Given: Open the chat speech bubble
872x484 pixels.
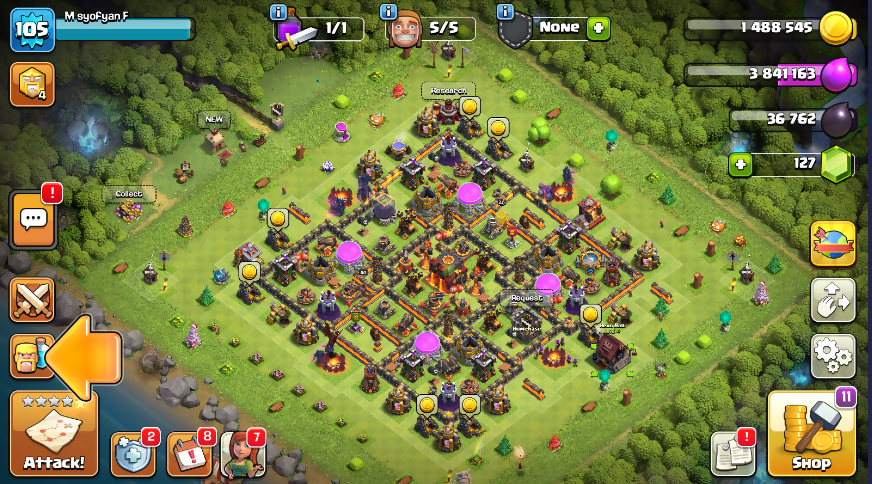Looking at the screenshot, I should 32,219.
